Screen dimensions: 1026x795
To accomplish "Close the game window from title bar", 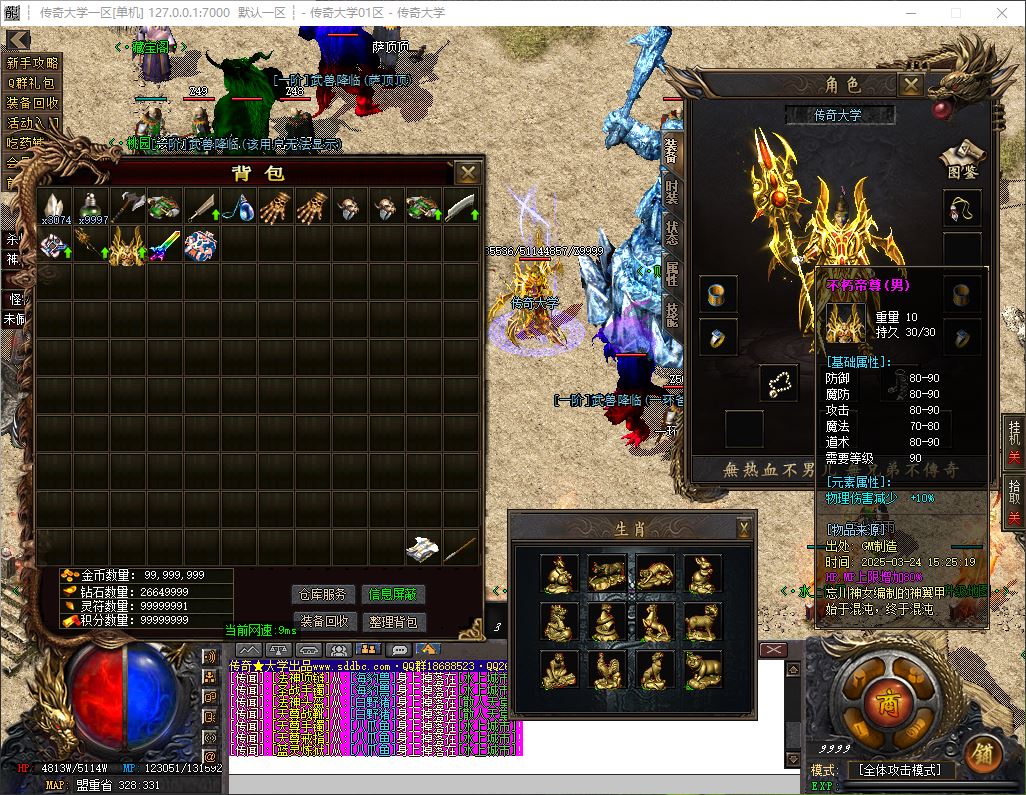I will [1002, 13].
